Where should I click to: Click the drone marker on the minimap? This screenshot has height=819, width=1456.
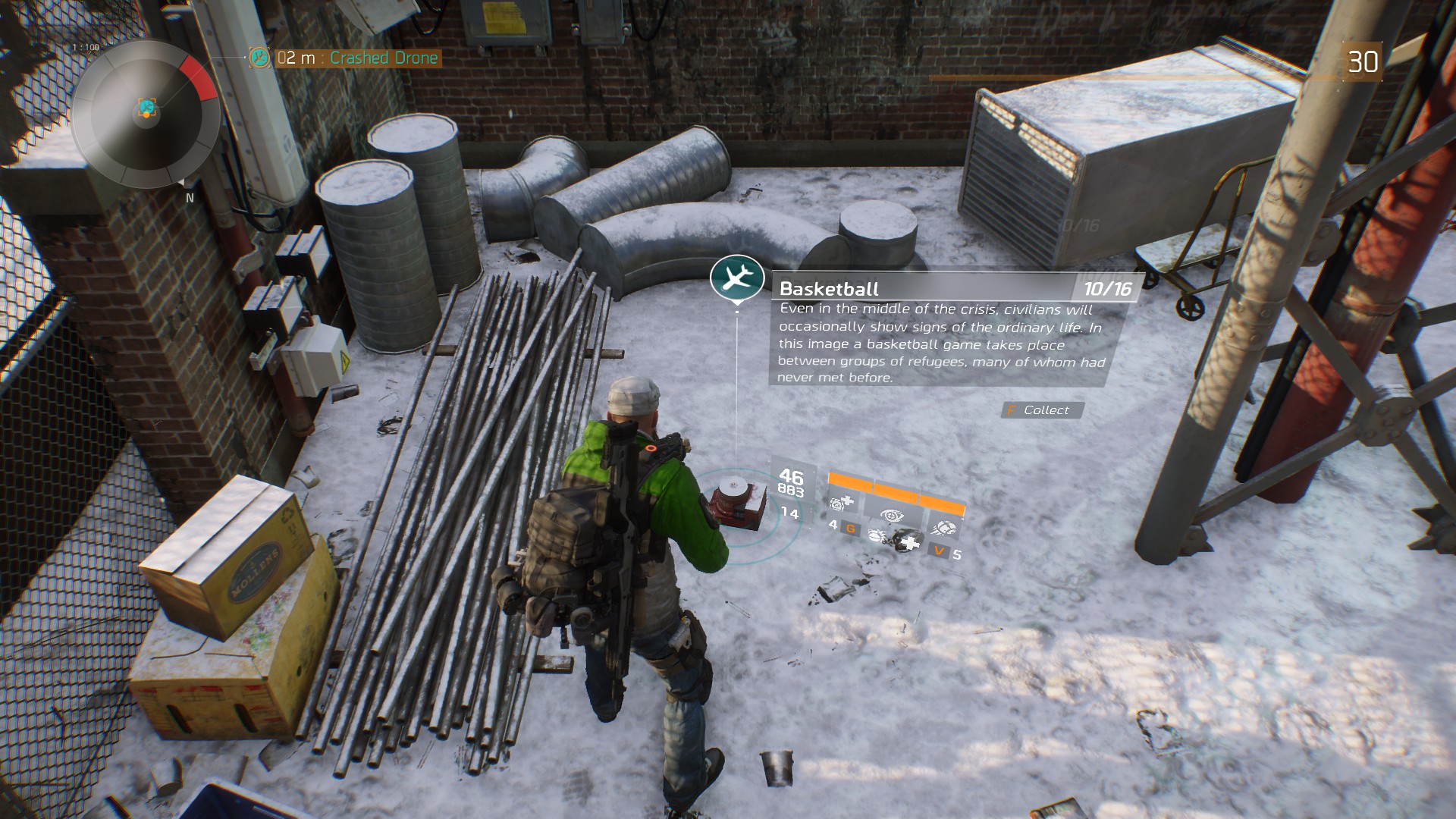(147, 108)
